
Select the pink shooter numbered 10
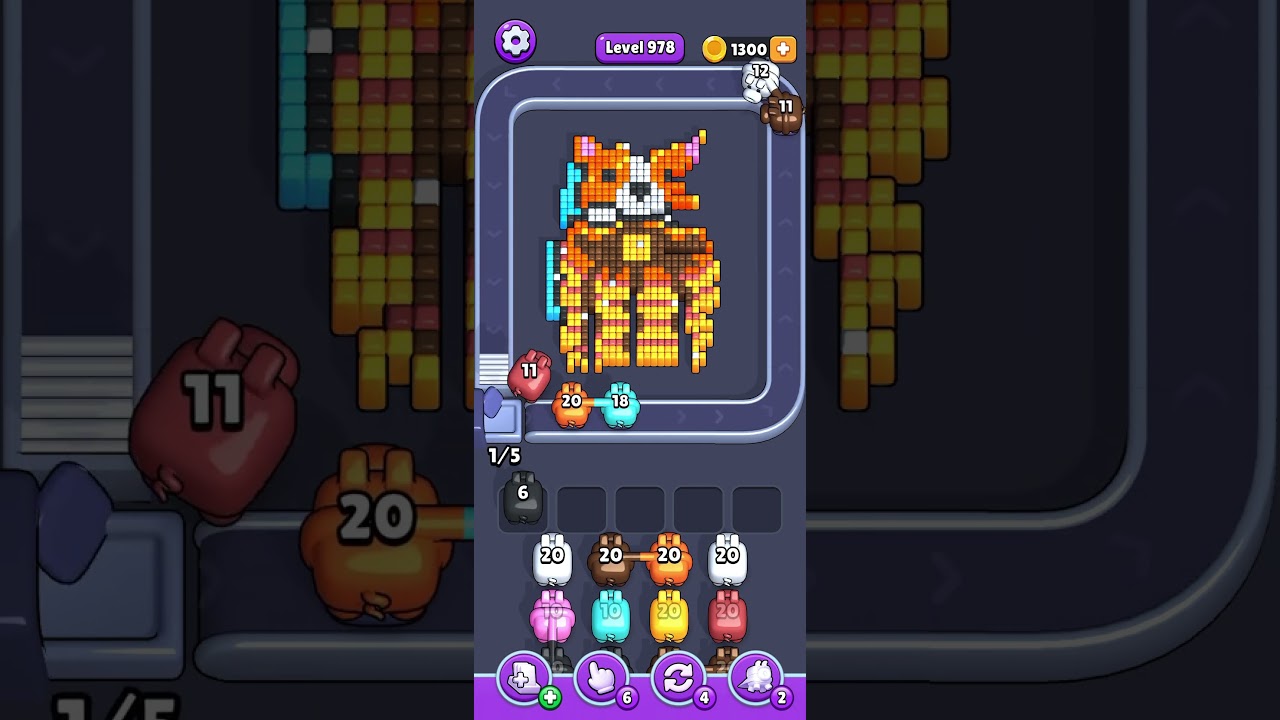point(552,617)
